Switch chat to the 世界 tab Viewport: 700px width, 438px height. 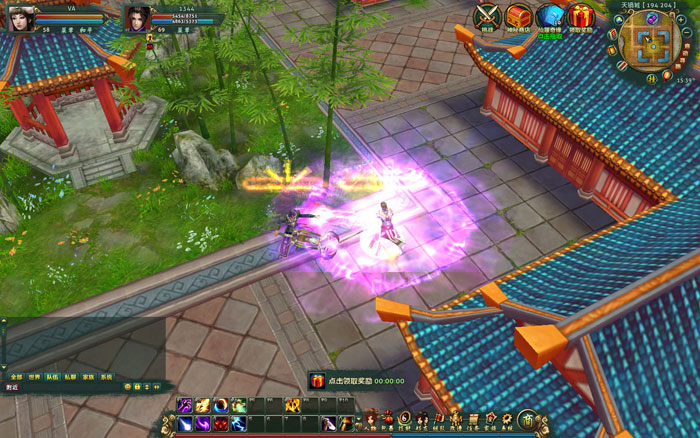[x=34, y=377]
